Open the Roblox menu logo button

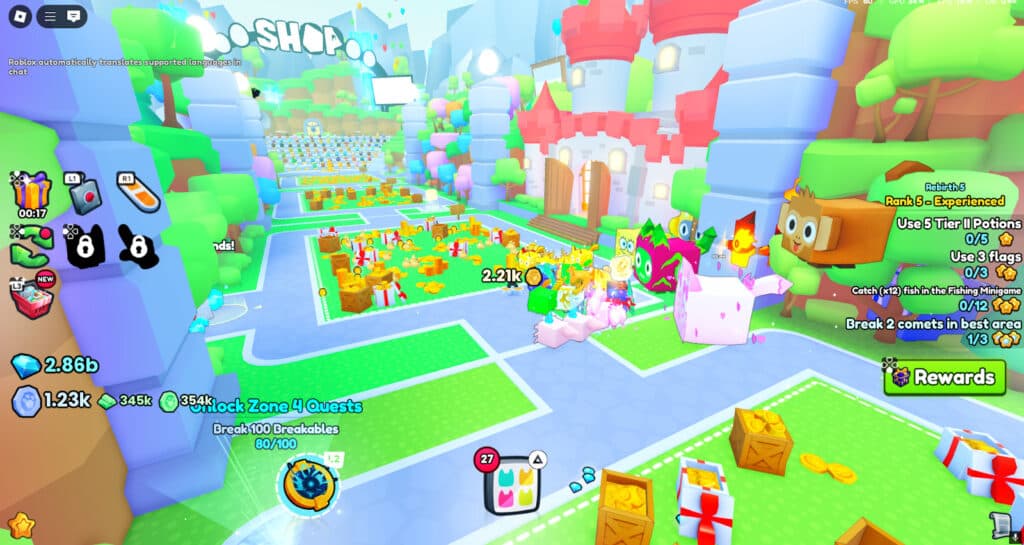pos(19,17)
